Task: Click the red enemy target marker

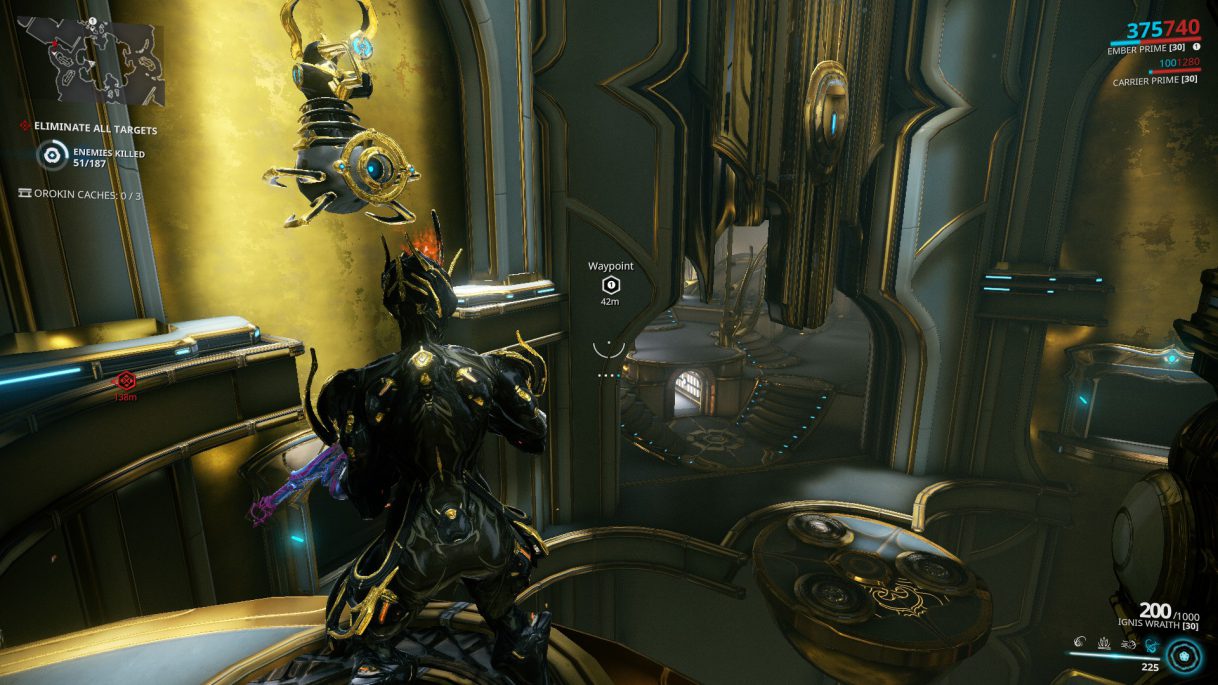Action: [125, 380]
